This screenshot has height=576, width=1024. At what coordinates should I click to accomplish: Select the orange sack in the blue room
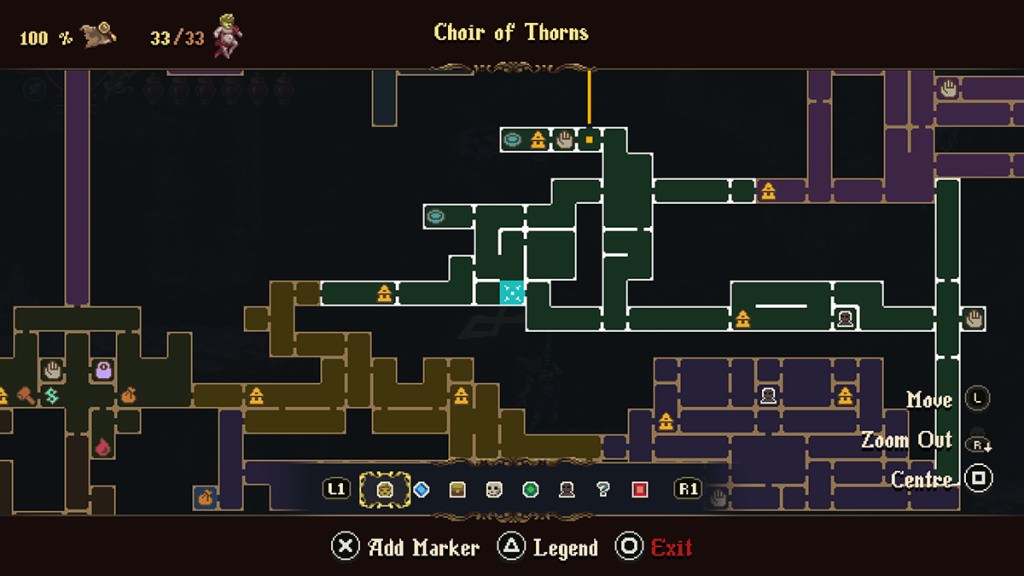tap(205, 496)
